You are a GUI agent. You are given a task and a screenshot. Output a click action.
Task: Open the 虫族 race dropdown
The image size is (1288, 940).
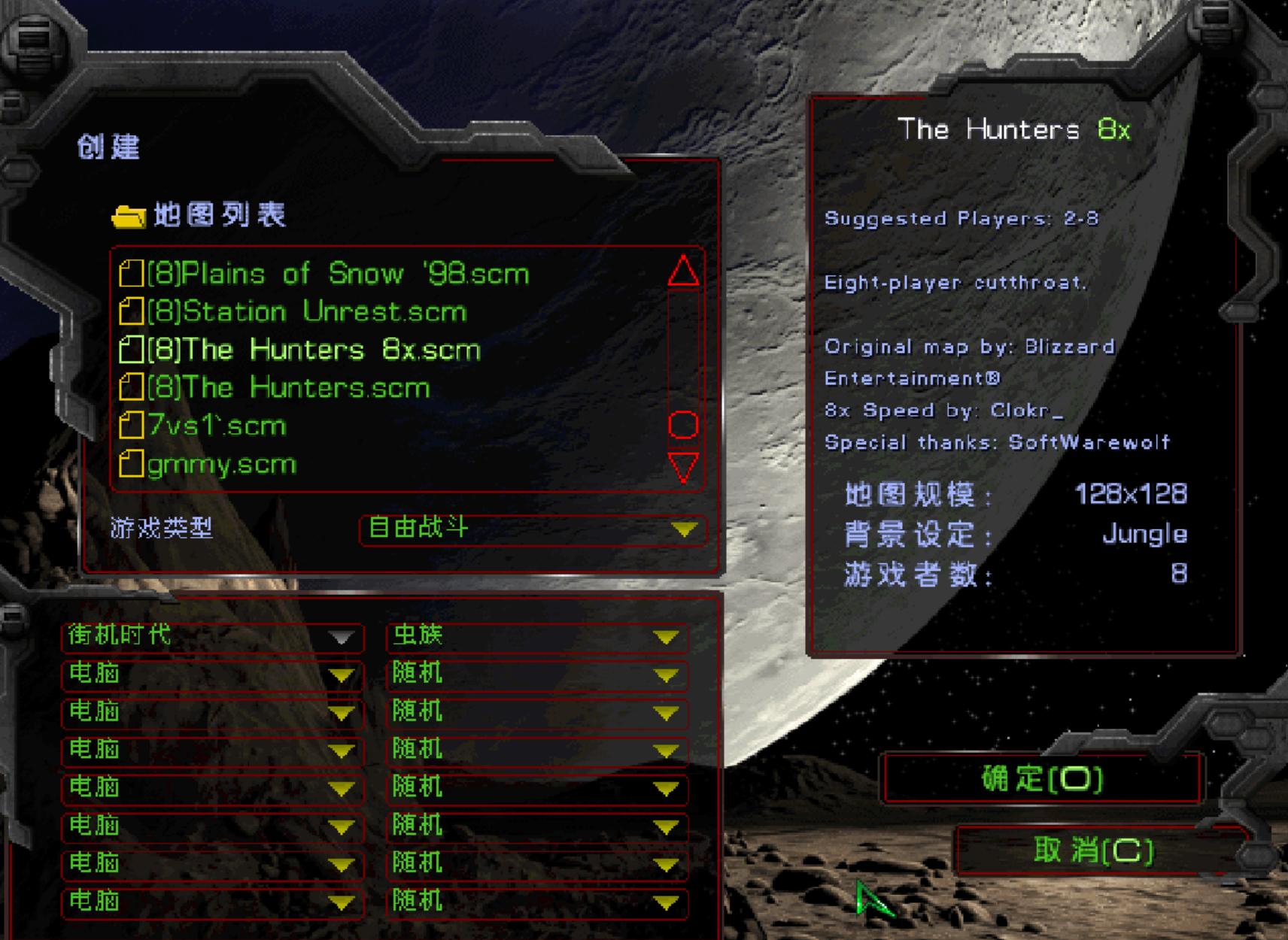(x=537, y=637)
